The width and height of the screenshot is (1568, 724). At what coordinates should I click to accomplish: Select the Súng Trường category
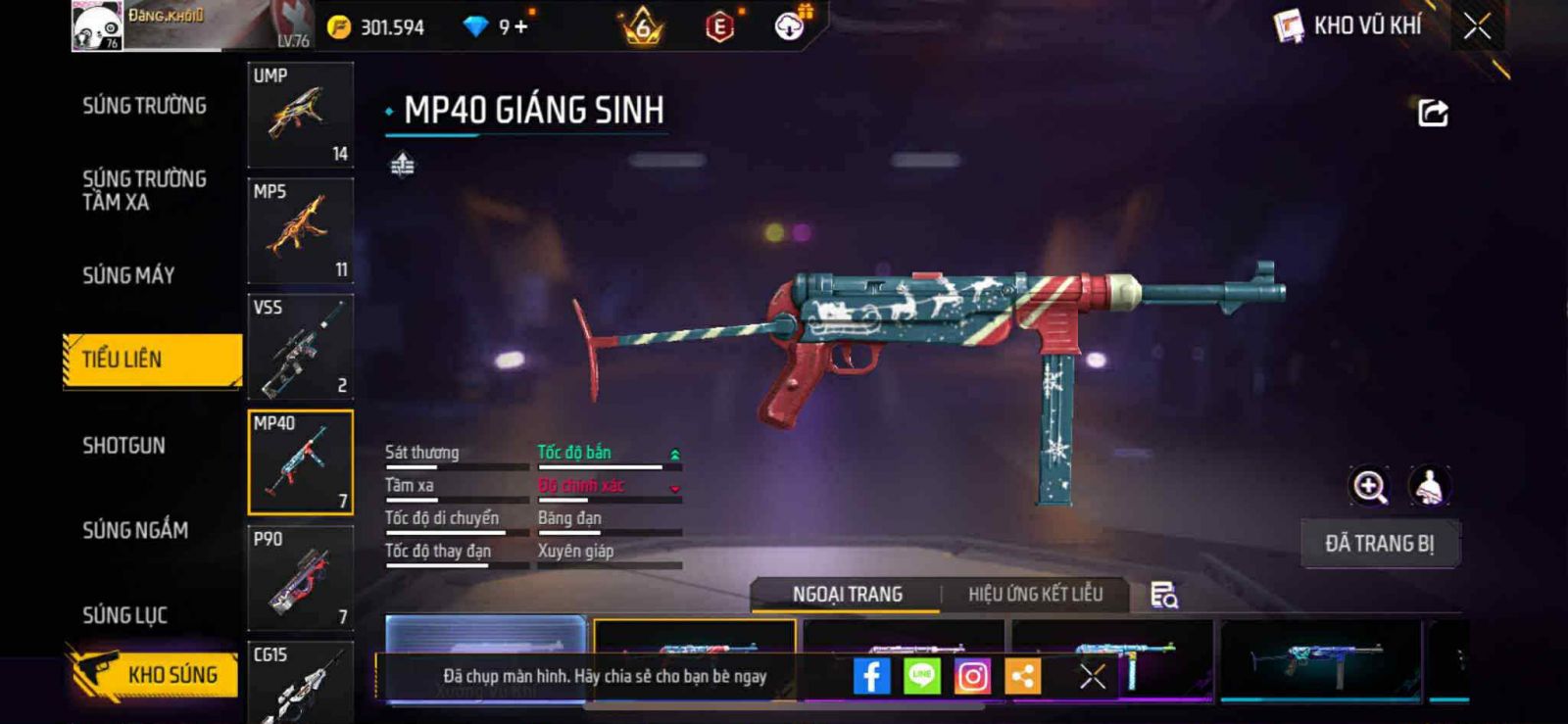point(144,106)
